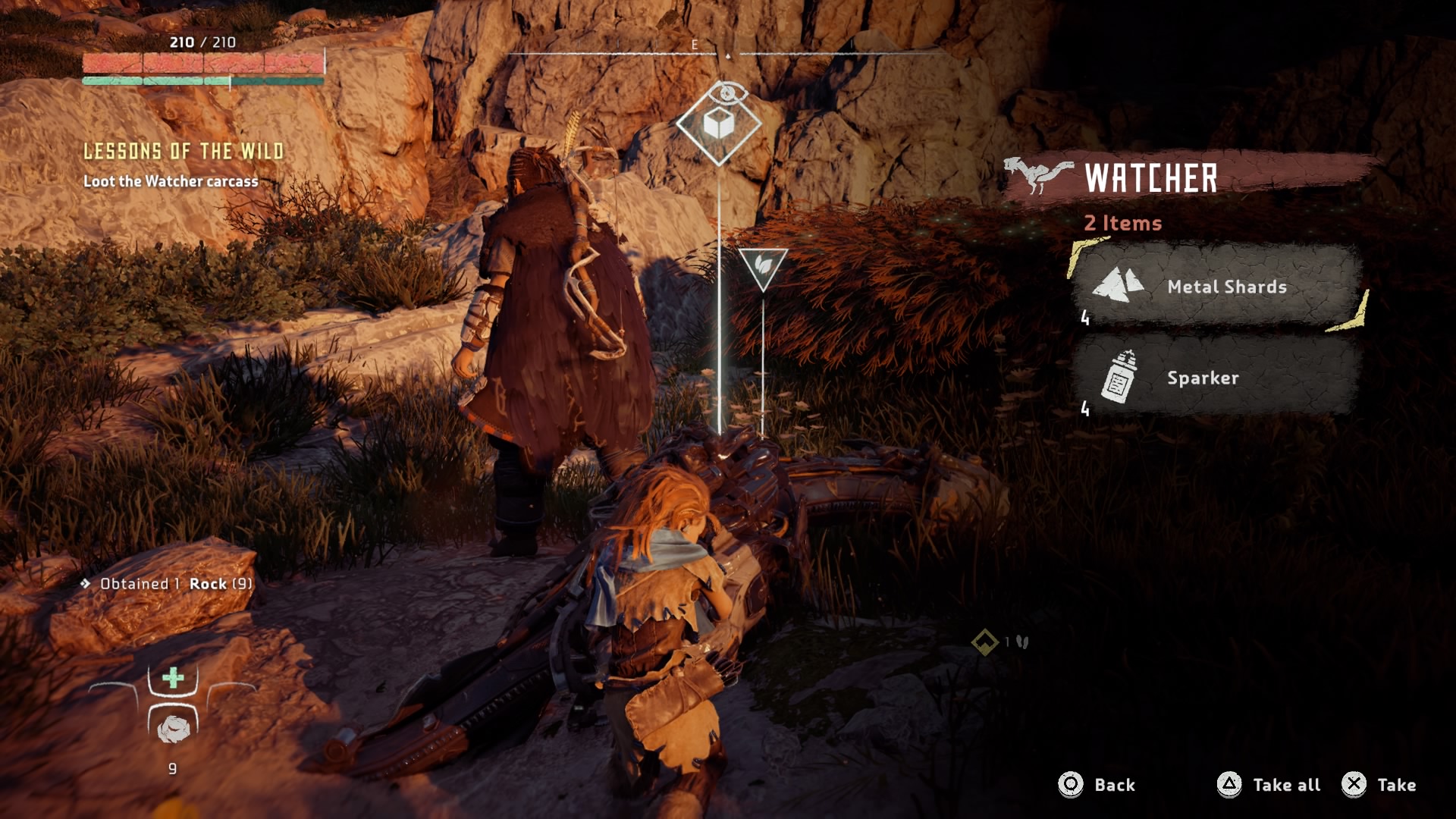Image resolution: width=1456 pixels, height=819 pixels.
Task: Take the selected loot item
Action: click(x=1379, y=785)
